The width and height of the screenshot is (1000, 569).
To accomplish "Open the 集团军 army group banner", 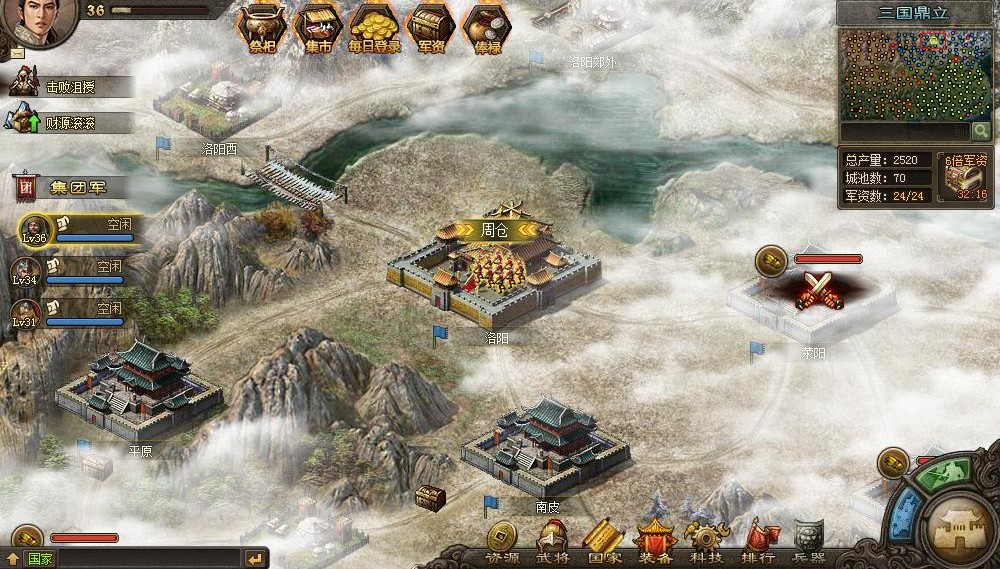I will click(68, 186).
